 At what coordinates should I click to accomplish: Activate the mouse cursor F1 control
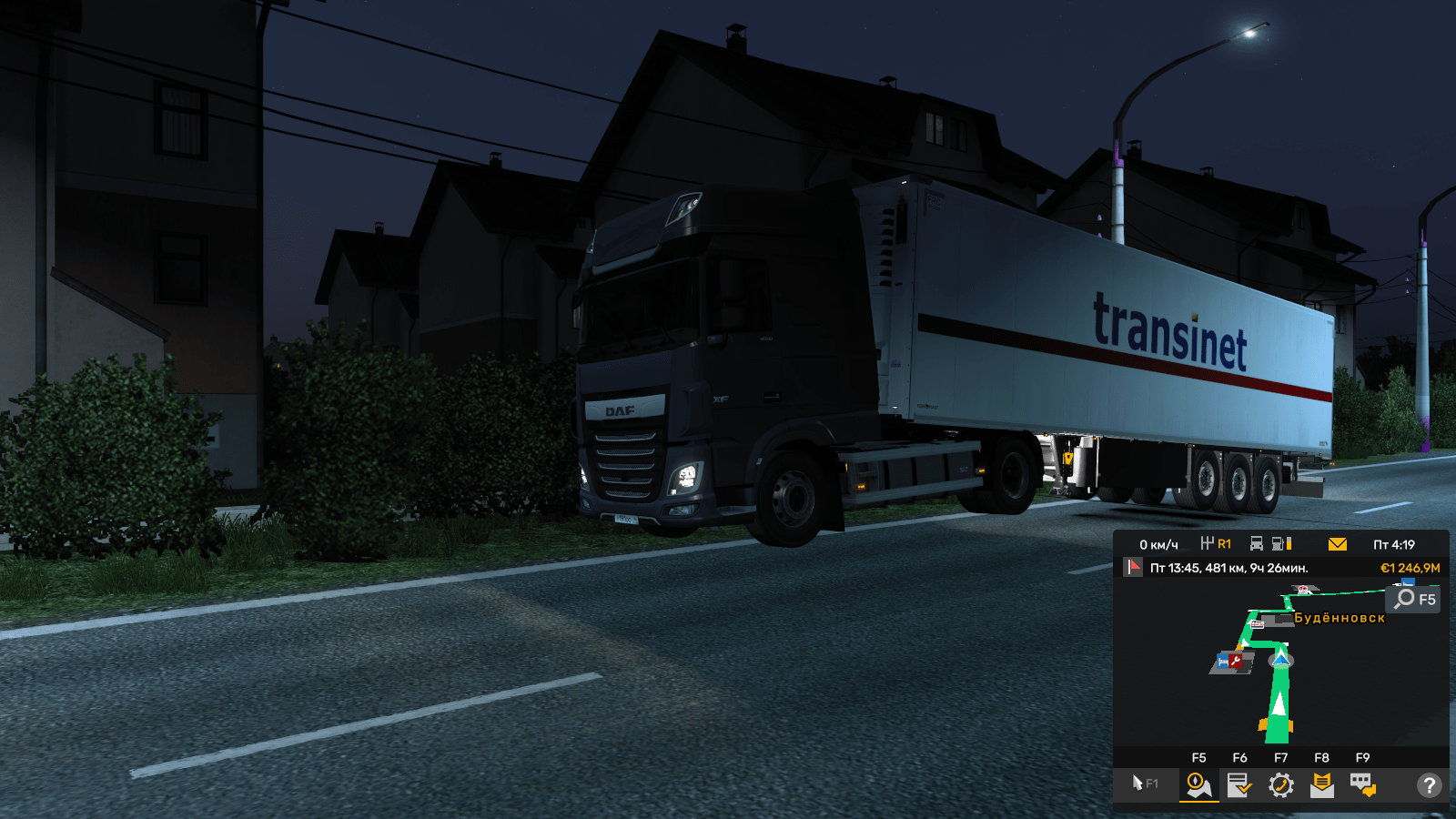(x=1144, y=784)
